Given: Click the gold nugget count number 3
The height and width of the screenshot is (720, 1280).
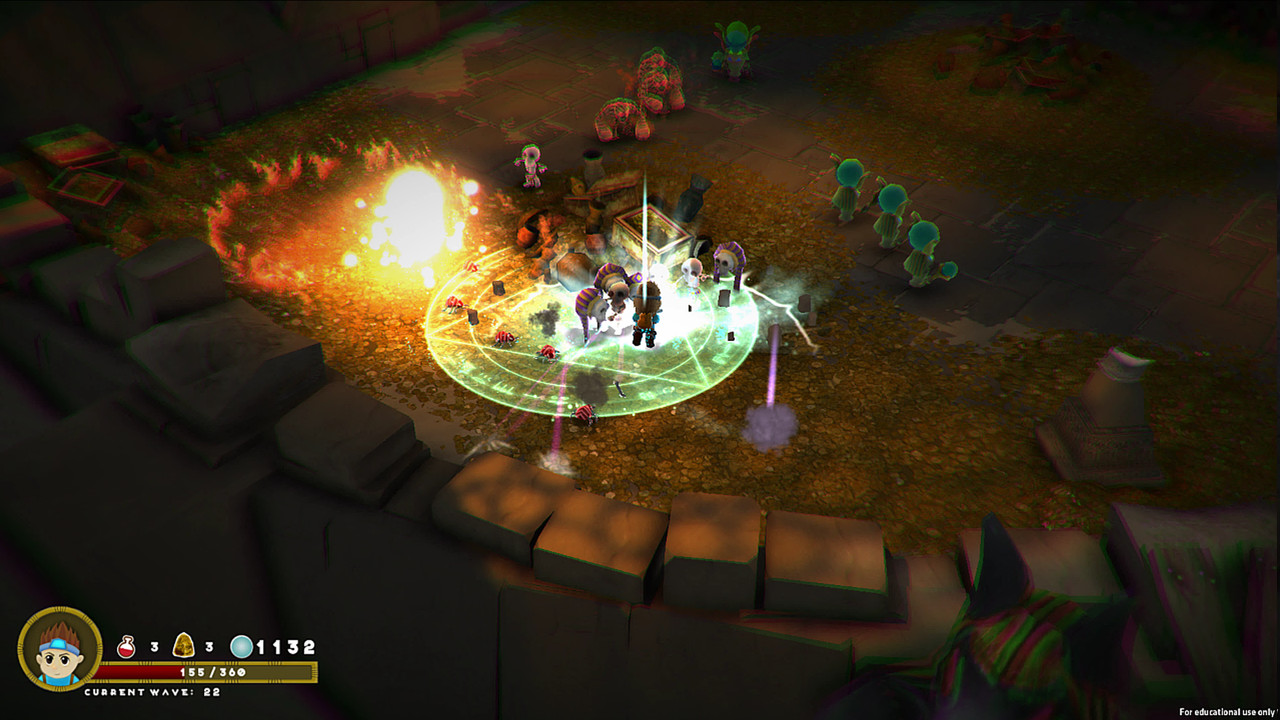Looking at the screenshot, I should (x=210, y=646).
